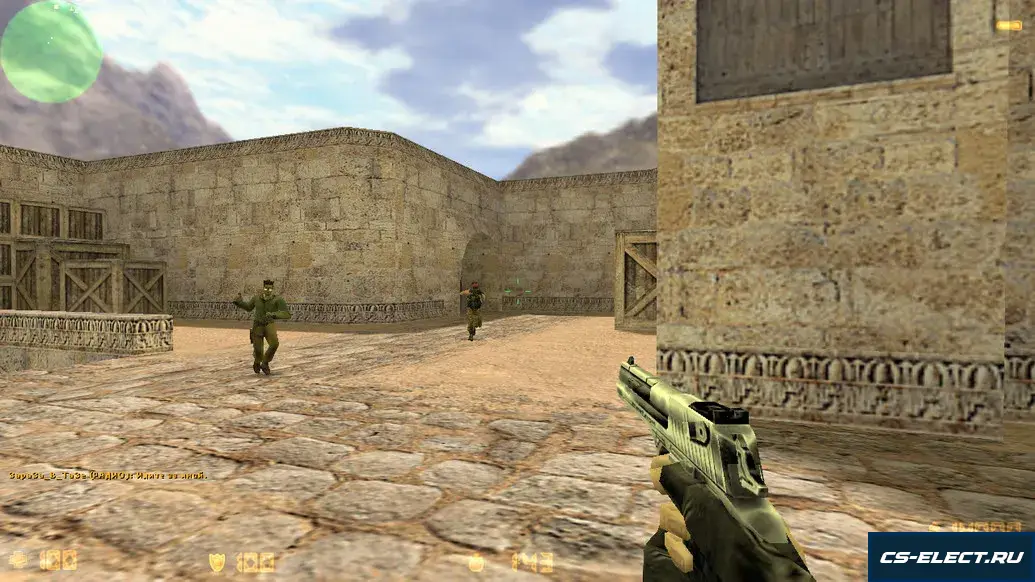This screenshot has height=582, width=1035.
Task: Click the green circular radar
Action: (x=51, y=51)
